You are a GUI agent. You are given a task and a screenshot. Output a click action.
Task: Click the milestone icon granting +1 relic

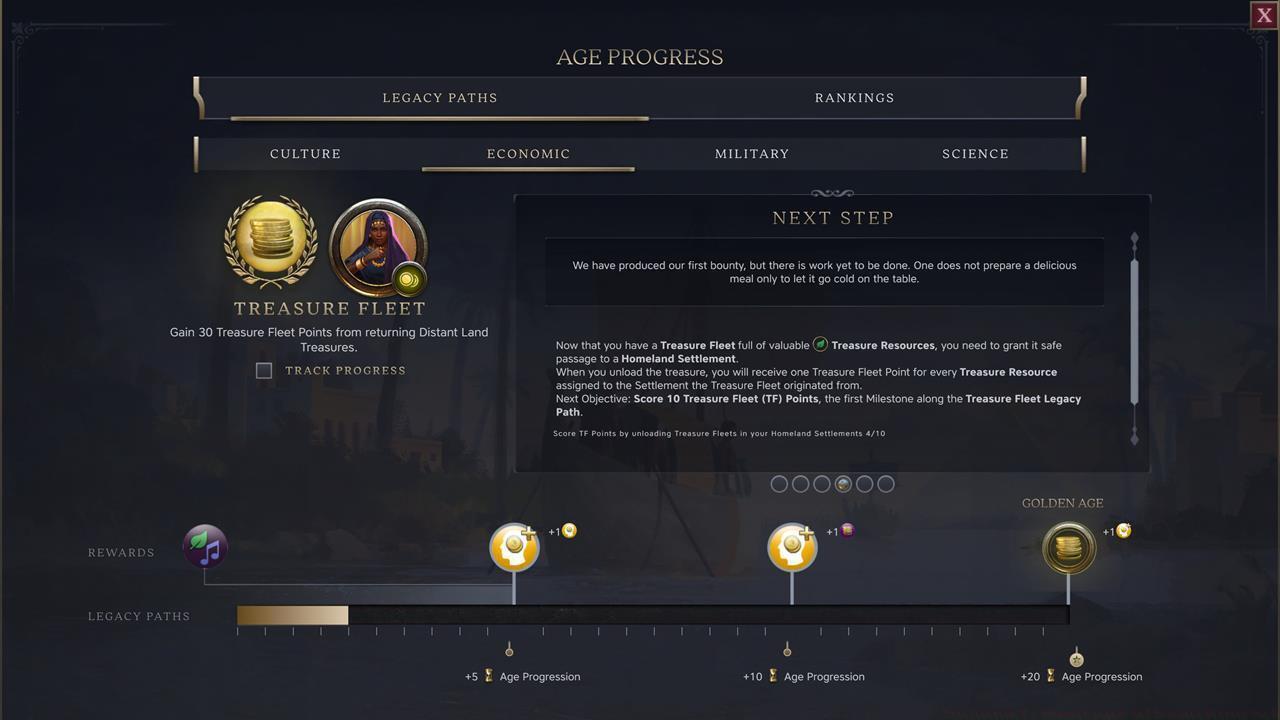pyautogui.click(x=792, y=546)
